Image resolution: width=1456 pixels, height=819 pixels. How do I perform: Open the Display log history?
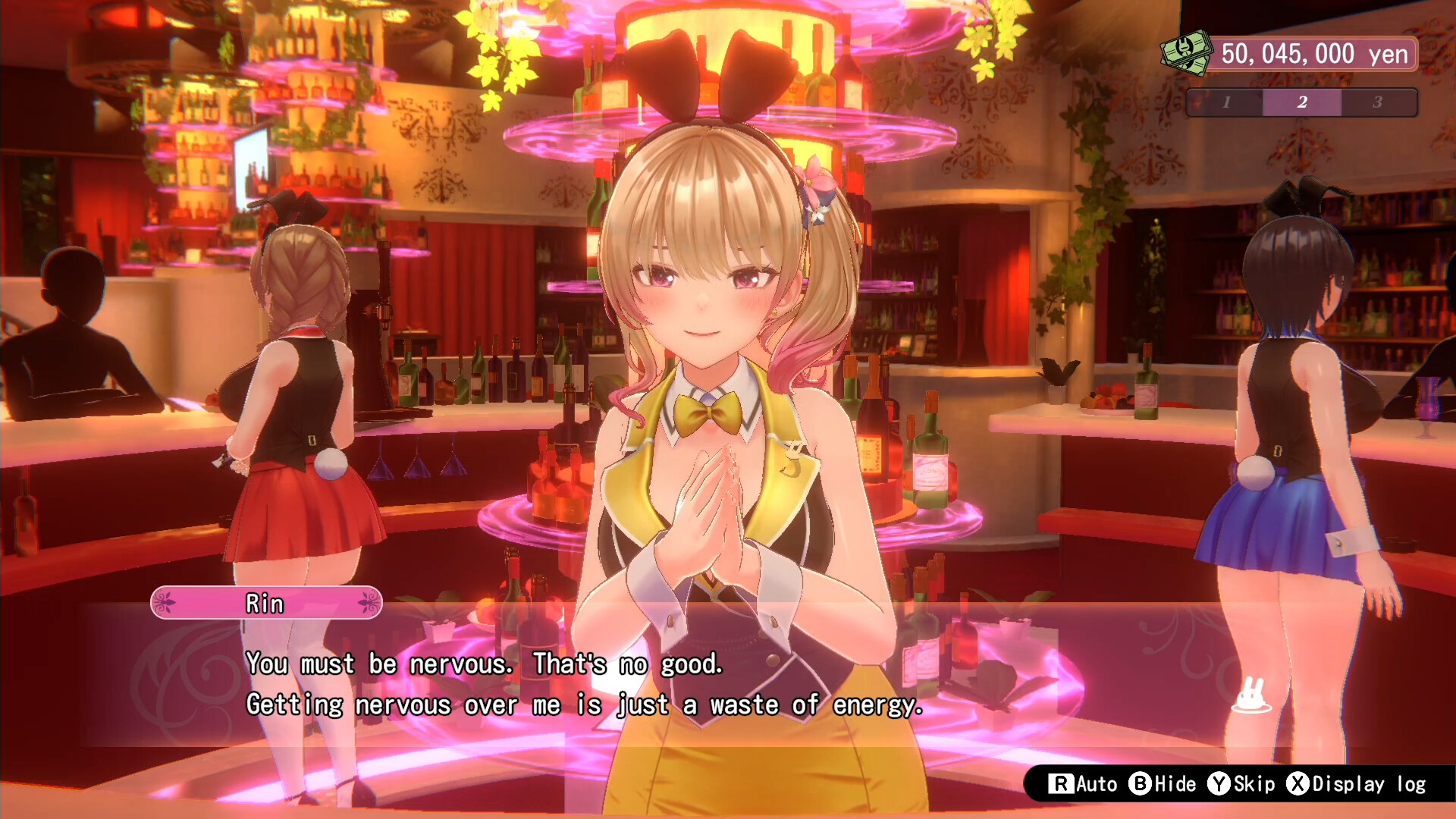[x=1357, y=784]
